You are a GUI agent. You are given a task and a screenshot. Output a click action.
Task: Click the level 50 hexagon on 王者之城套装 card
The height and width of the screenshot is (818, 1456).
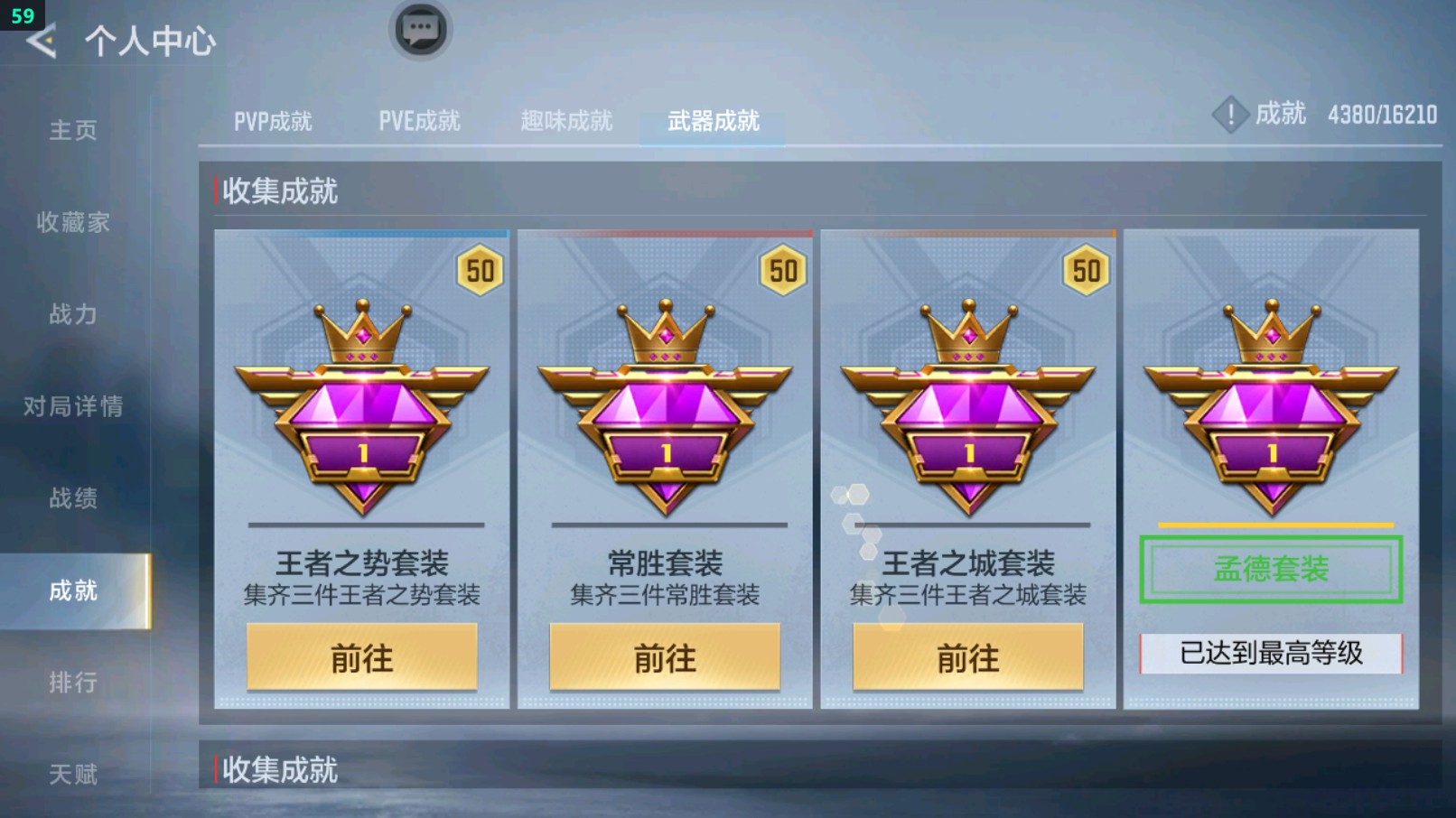click(1087, 271)
